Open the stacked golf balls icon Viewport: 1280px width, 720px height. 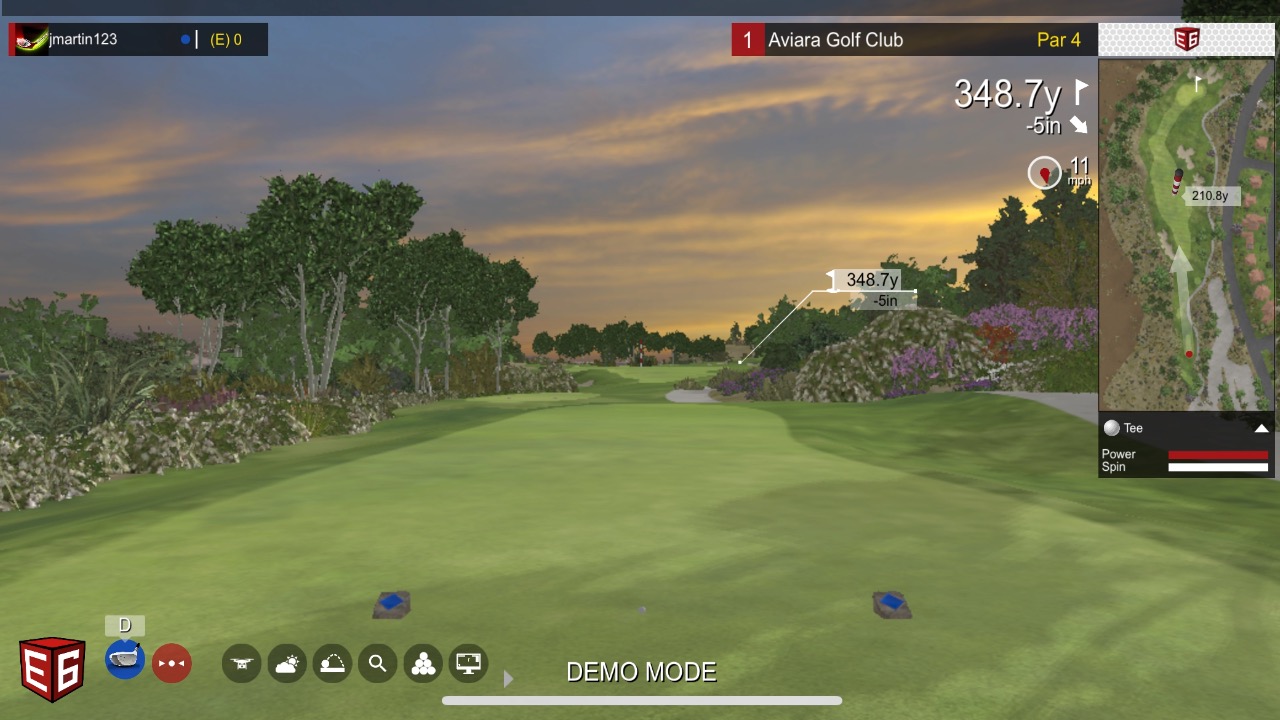click(423, 663)
